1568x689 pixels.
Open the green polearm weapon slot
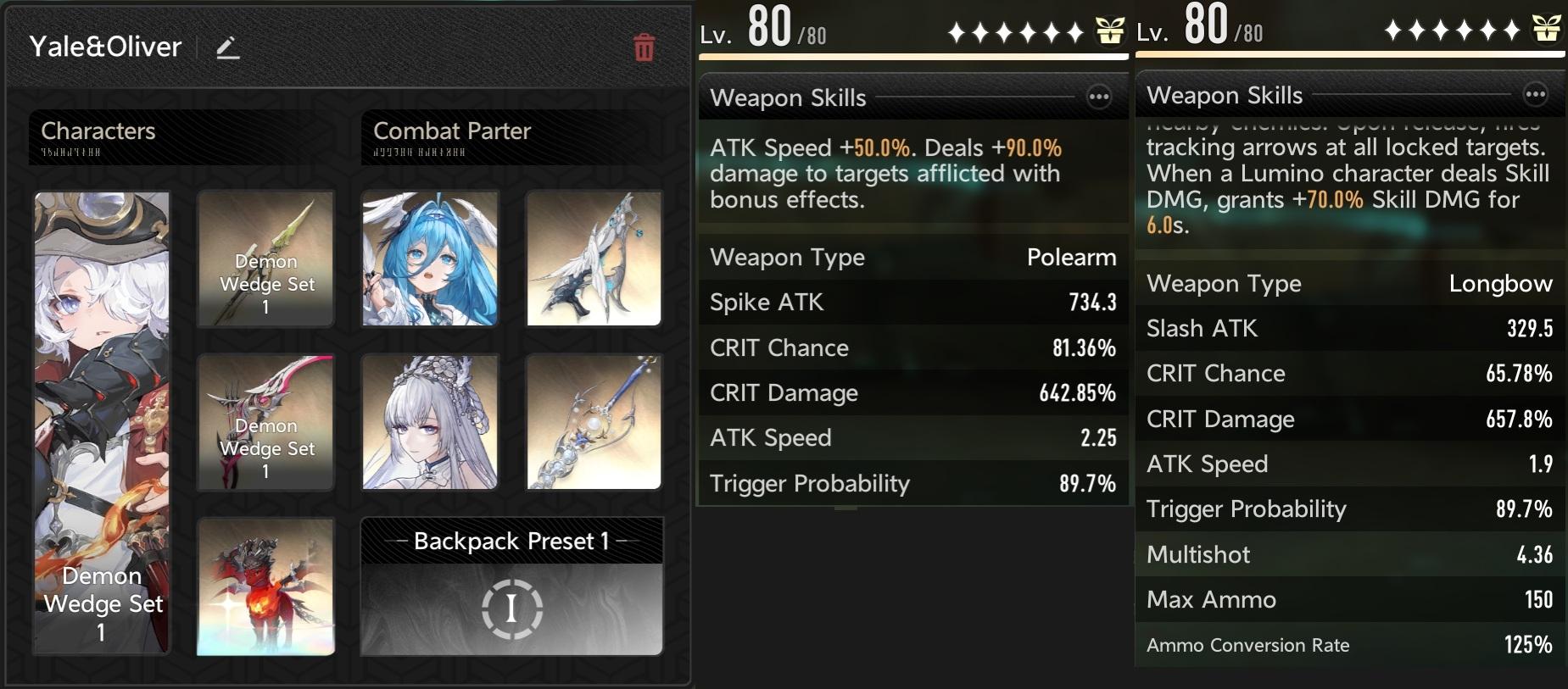click(x=265, y=258)
